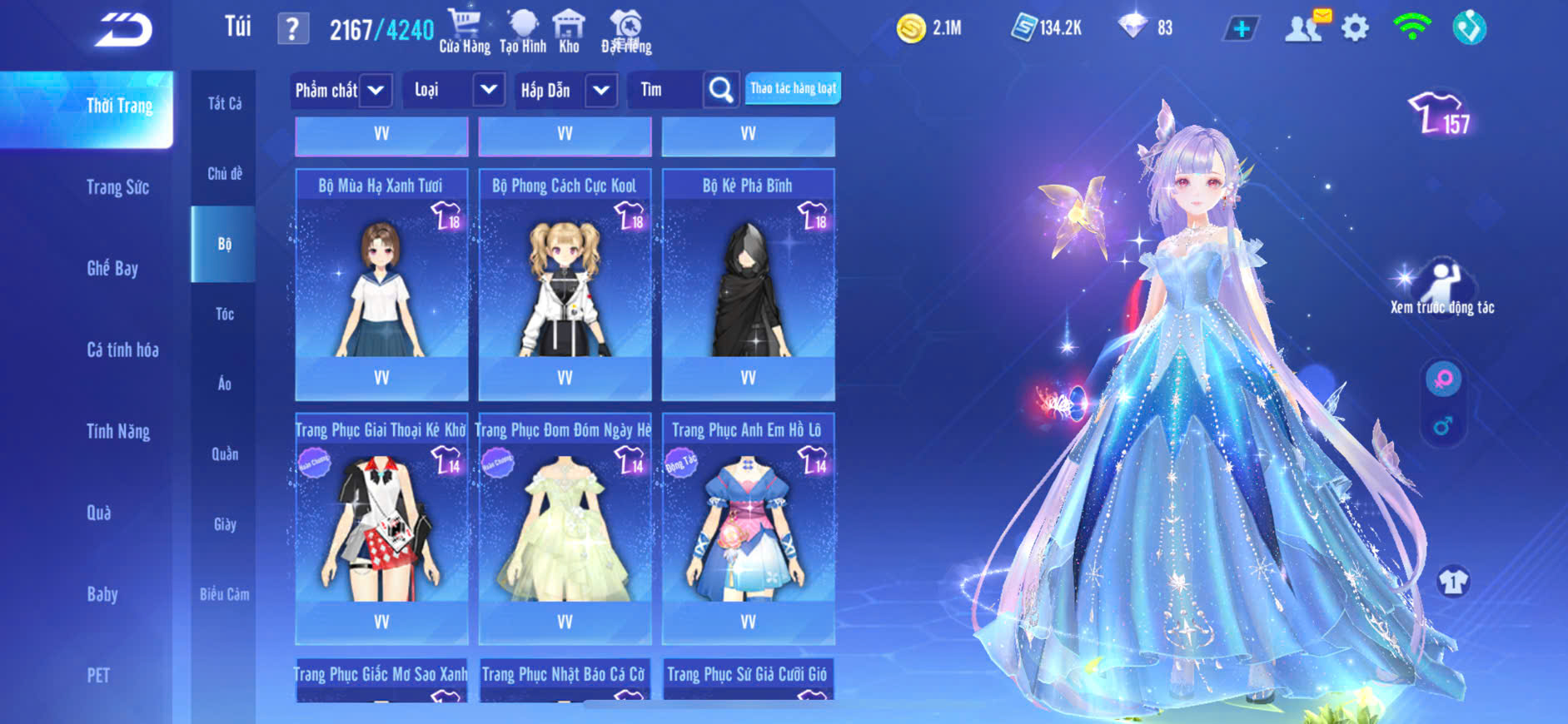
Task: Open the settings gear icon
Action: [1355, 28]
